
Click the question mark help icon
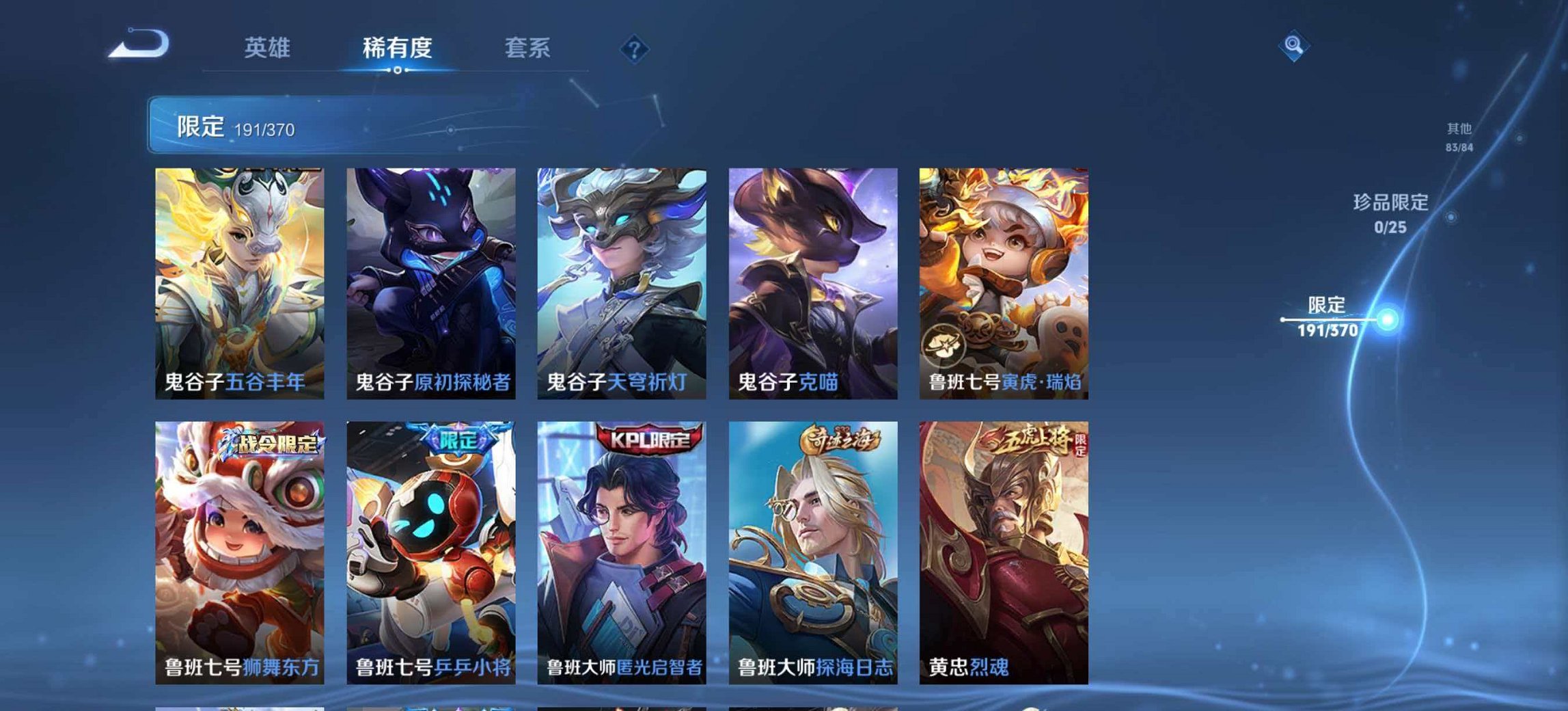635,48
